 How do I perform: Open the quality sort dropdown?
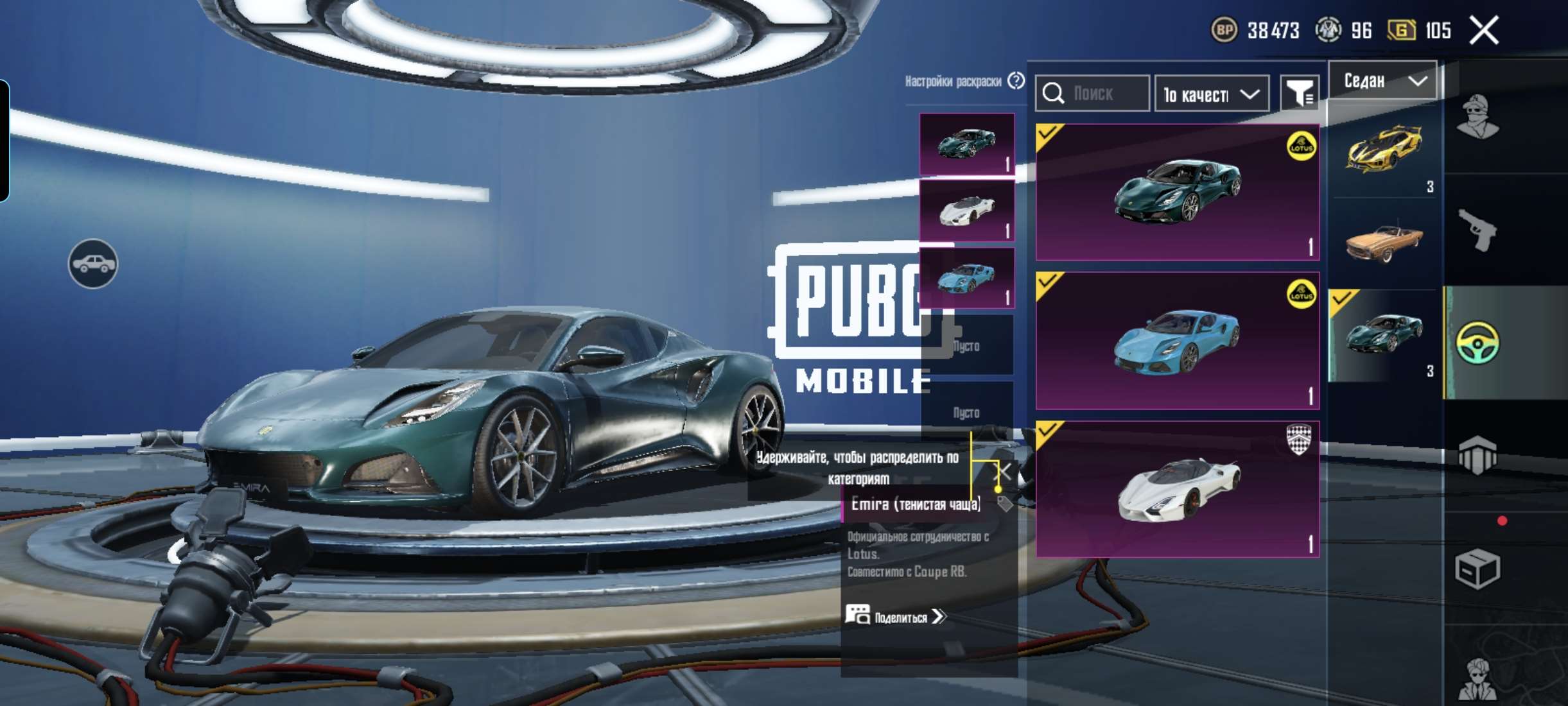coord(1211,94)
